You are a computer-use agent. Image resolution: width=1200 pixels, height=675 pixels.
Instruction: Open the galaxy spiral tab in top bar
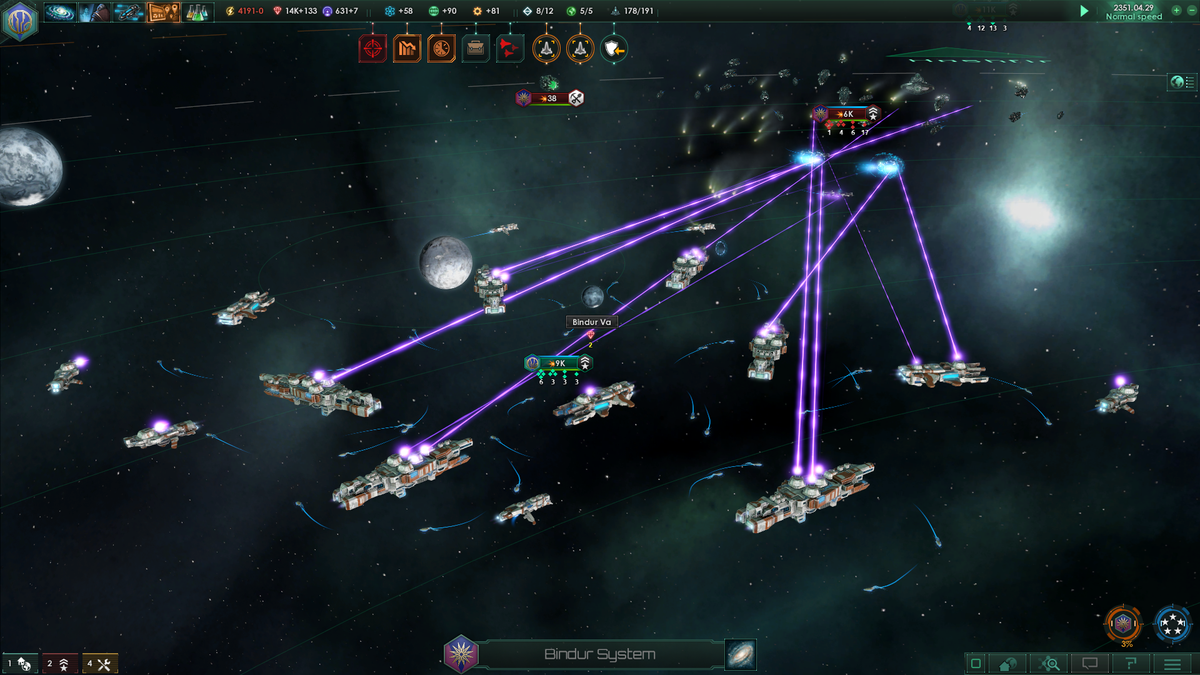coord(59,12)
